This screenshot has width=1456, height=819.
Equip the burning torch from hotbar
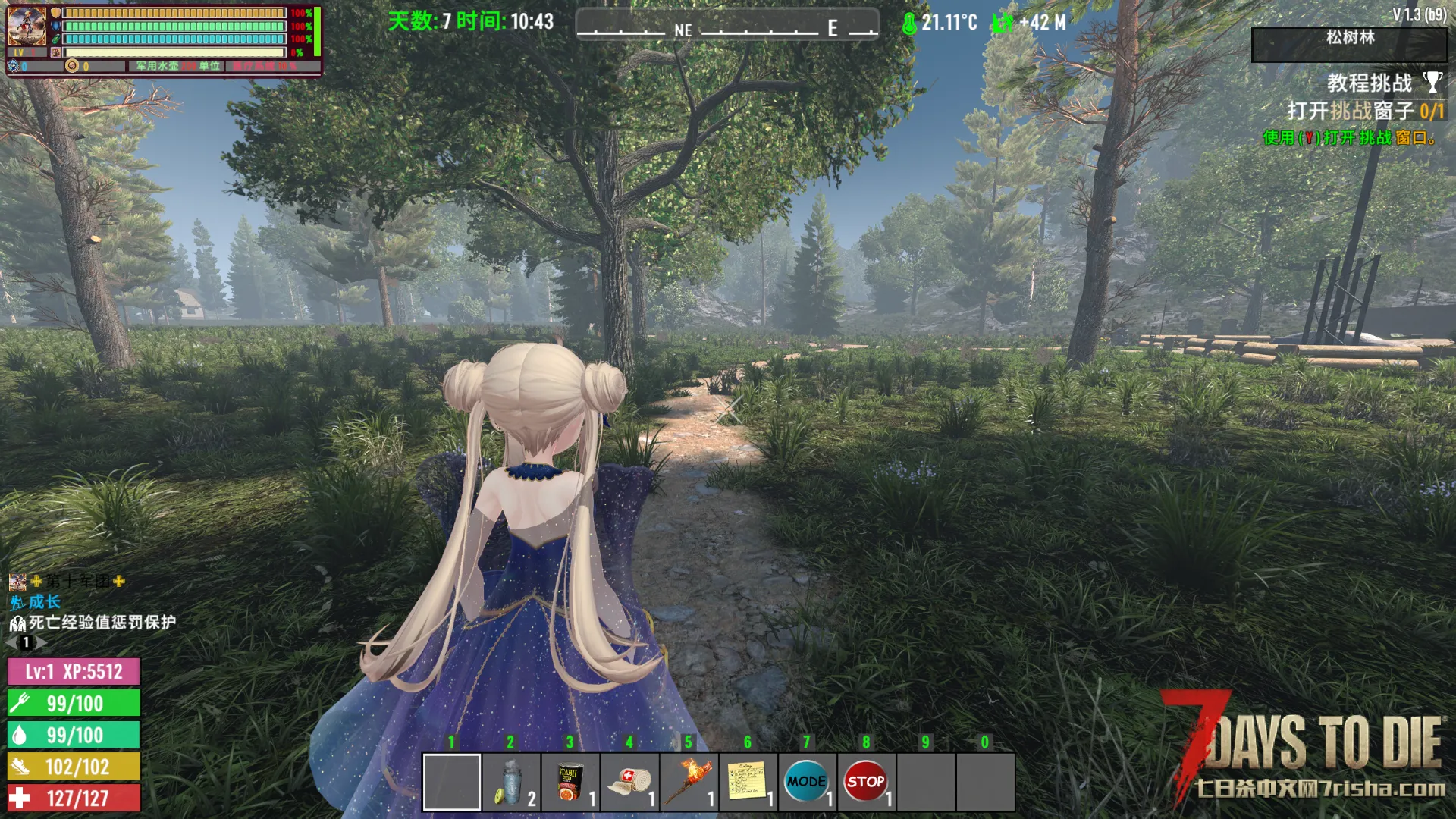(689, 782)
